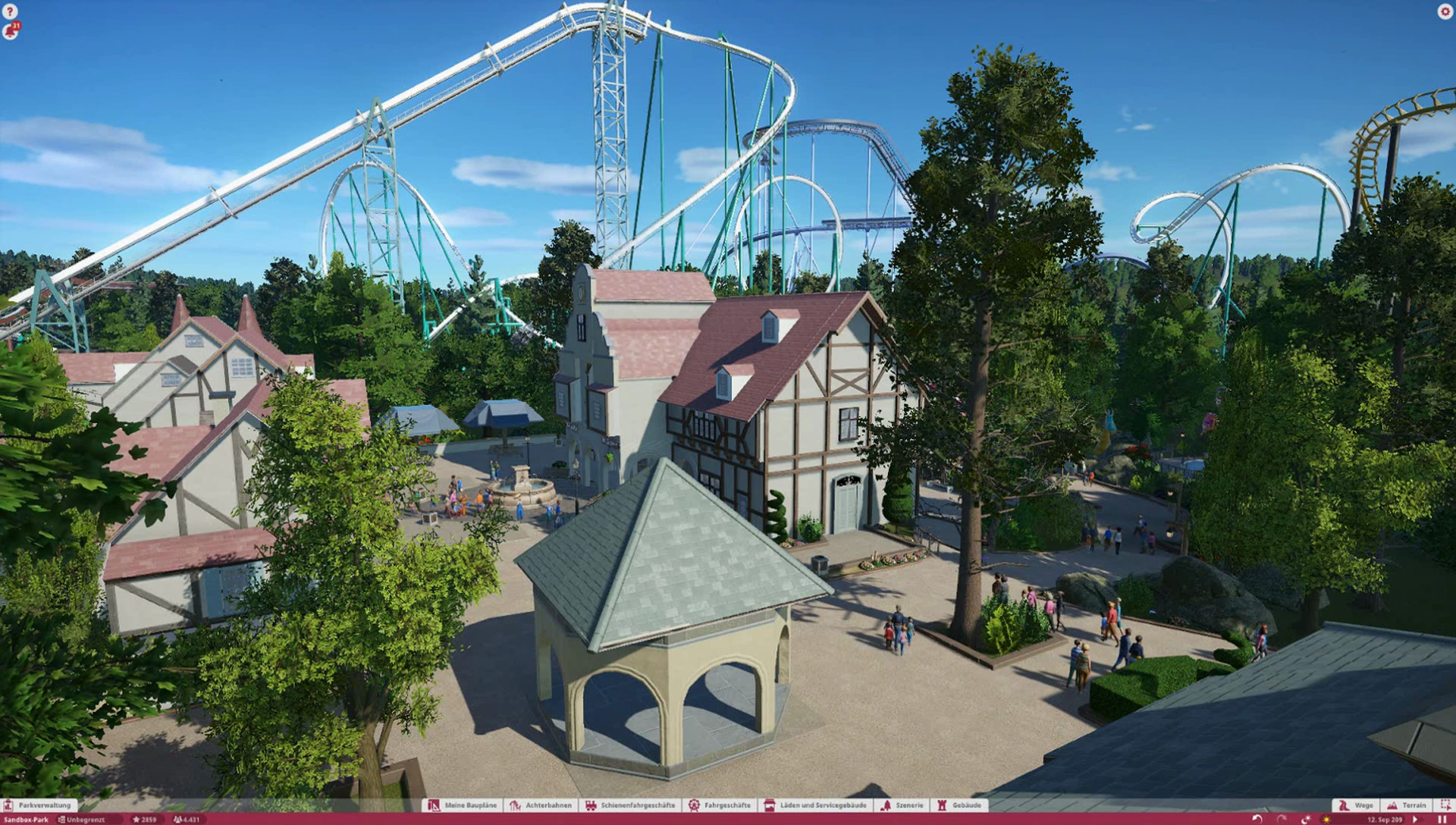Toggle the sun time-of-day control

click(1326, 820)
